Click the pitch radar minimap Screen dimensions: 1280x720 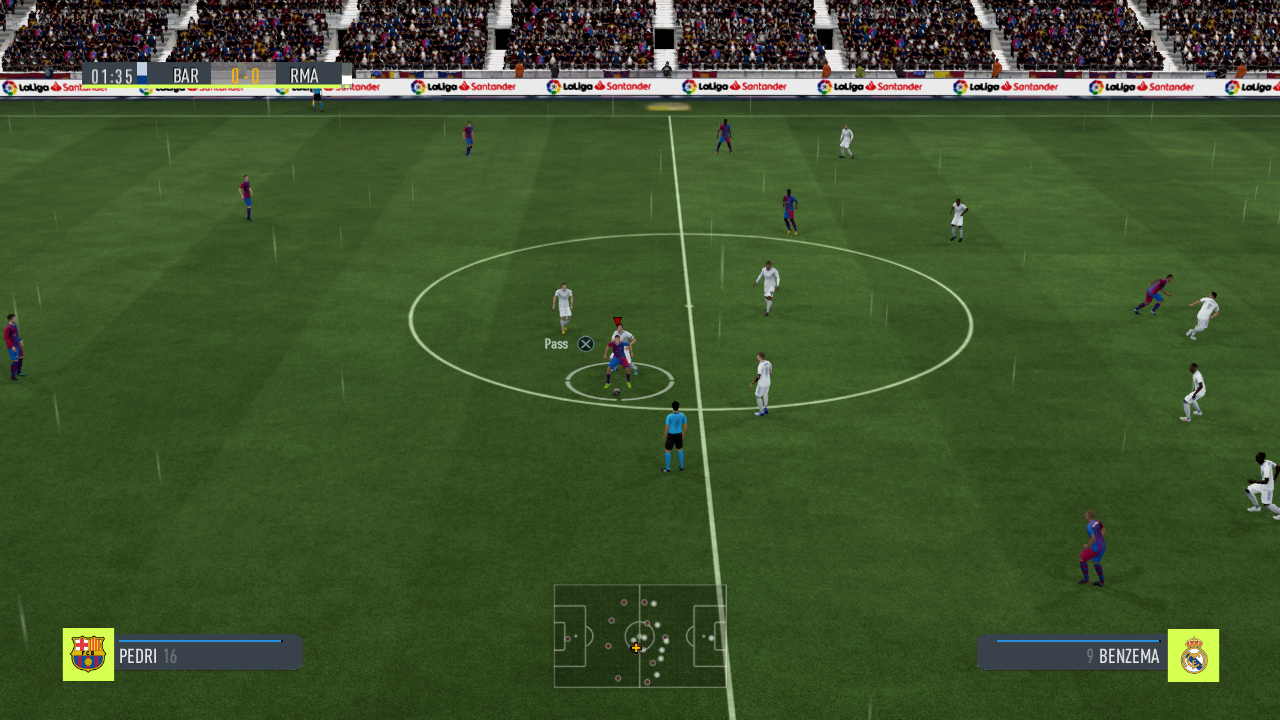pyautogui.click(x=640, y=636)
